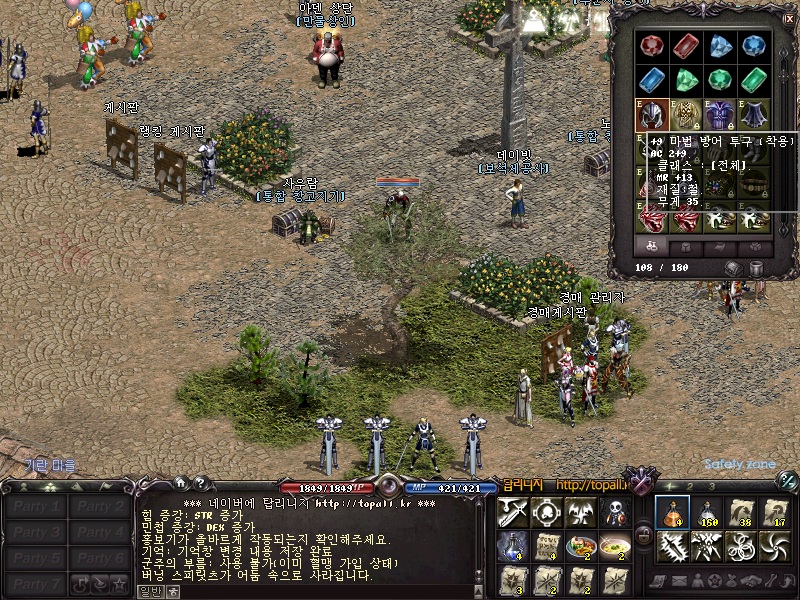
Task: Eat the soup bowl food item
Action: tap(614, 546)
